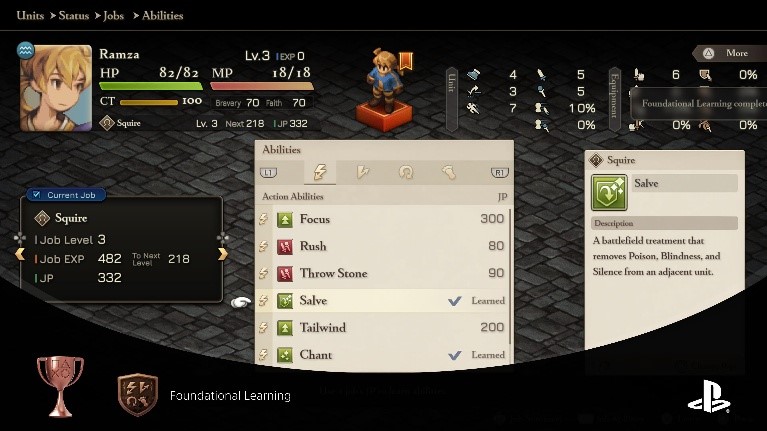Go back to Units in the breadcrumb
Screen dimensions: 767x431
(x=30, y=16)
